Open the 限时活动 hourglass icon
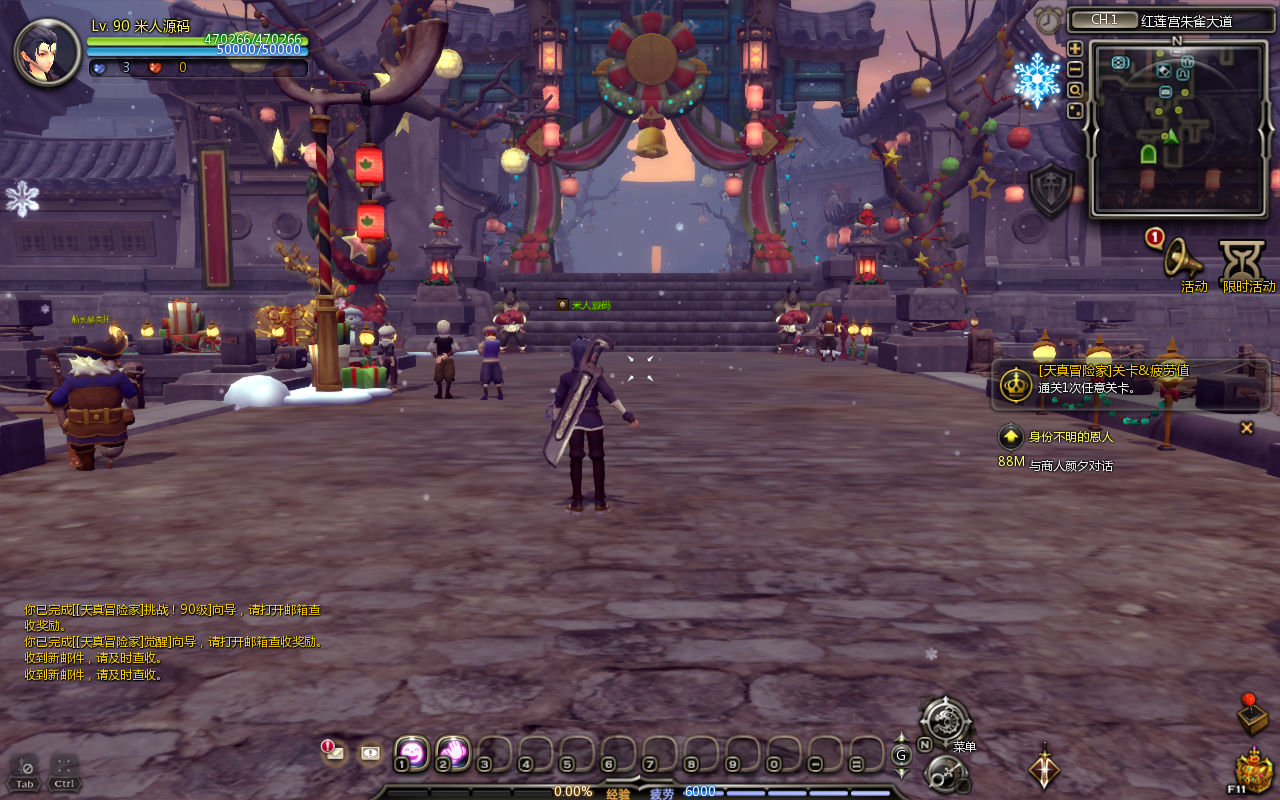 [x=1242, y=260]
